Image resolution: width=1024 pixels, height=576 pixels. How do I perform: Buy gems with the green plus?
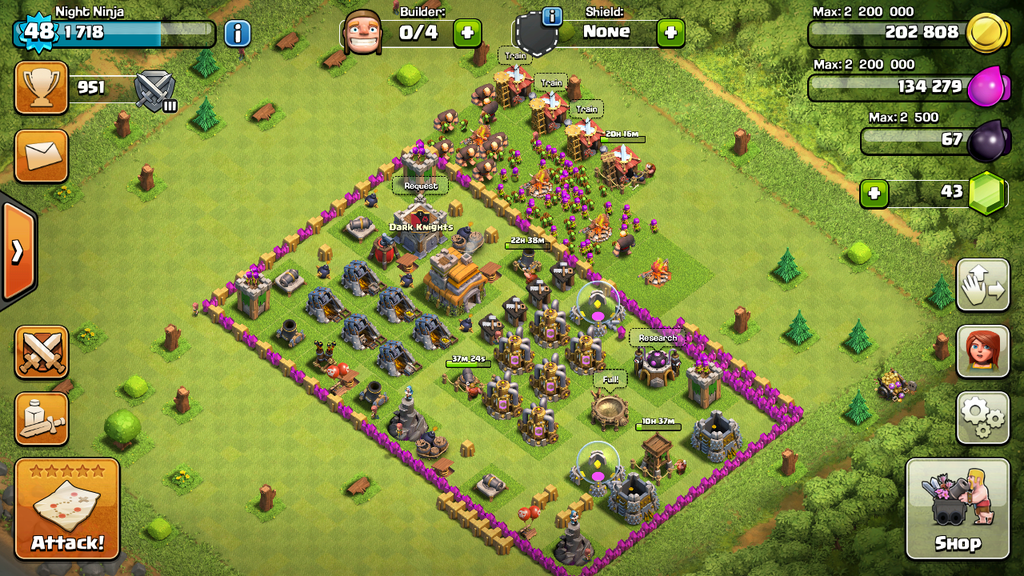[875, 192]
